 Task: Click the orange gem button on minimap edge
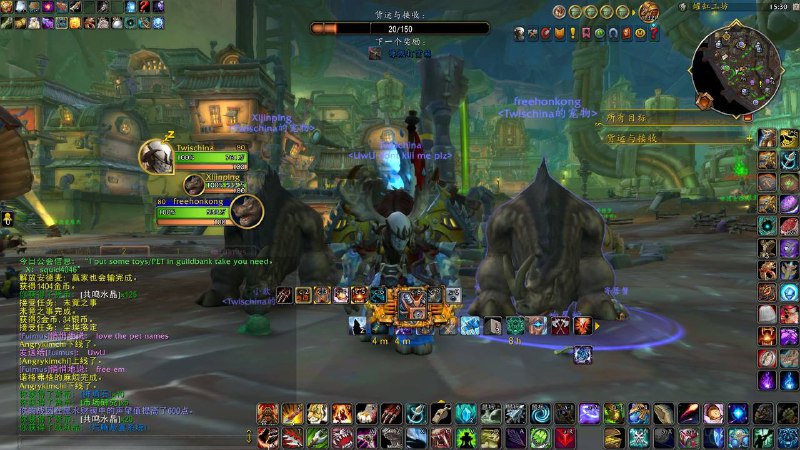pyautogui.click(x=704, y=100)
